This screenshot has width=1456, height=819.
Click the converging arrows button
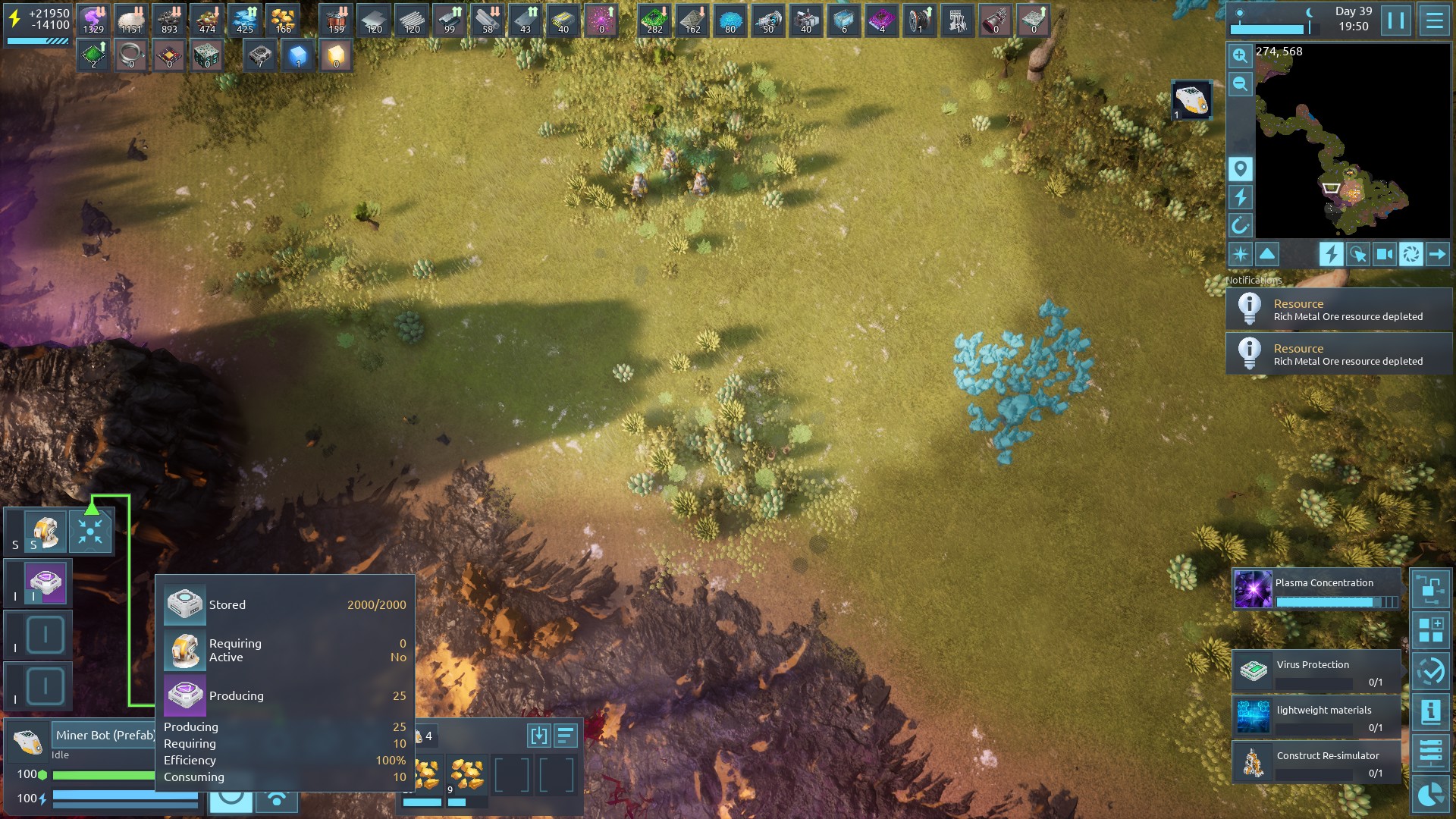(x=90, y=531)
